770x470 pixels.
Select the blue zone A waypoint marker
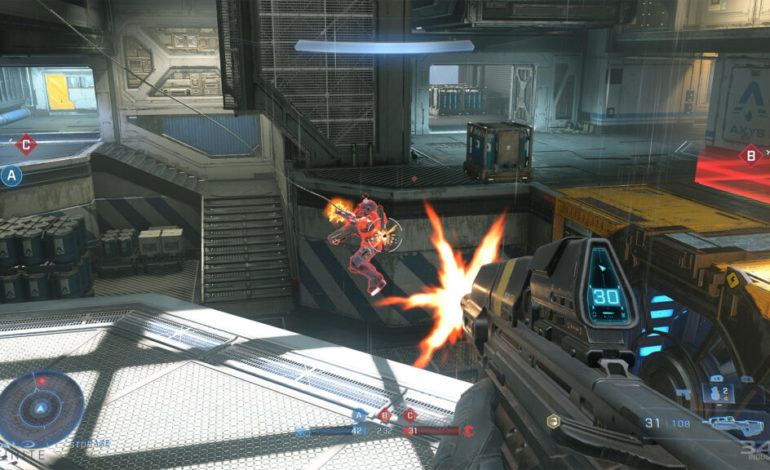12,176
